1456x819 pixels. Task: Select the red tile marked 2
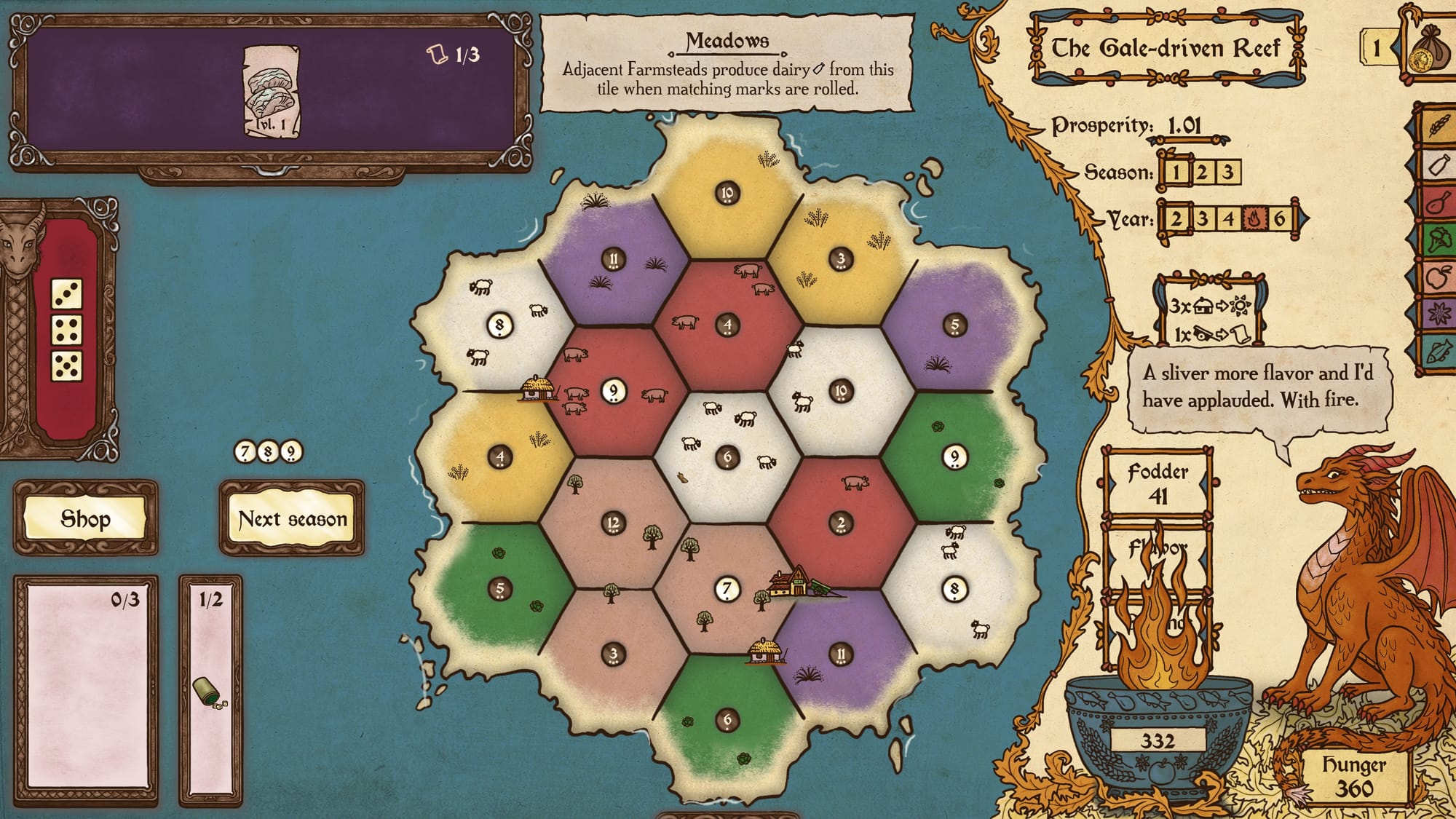point(841,522)
